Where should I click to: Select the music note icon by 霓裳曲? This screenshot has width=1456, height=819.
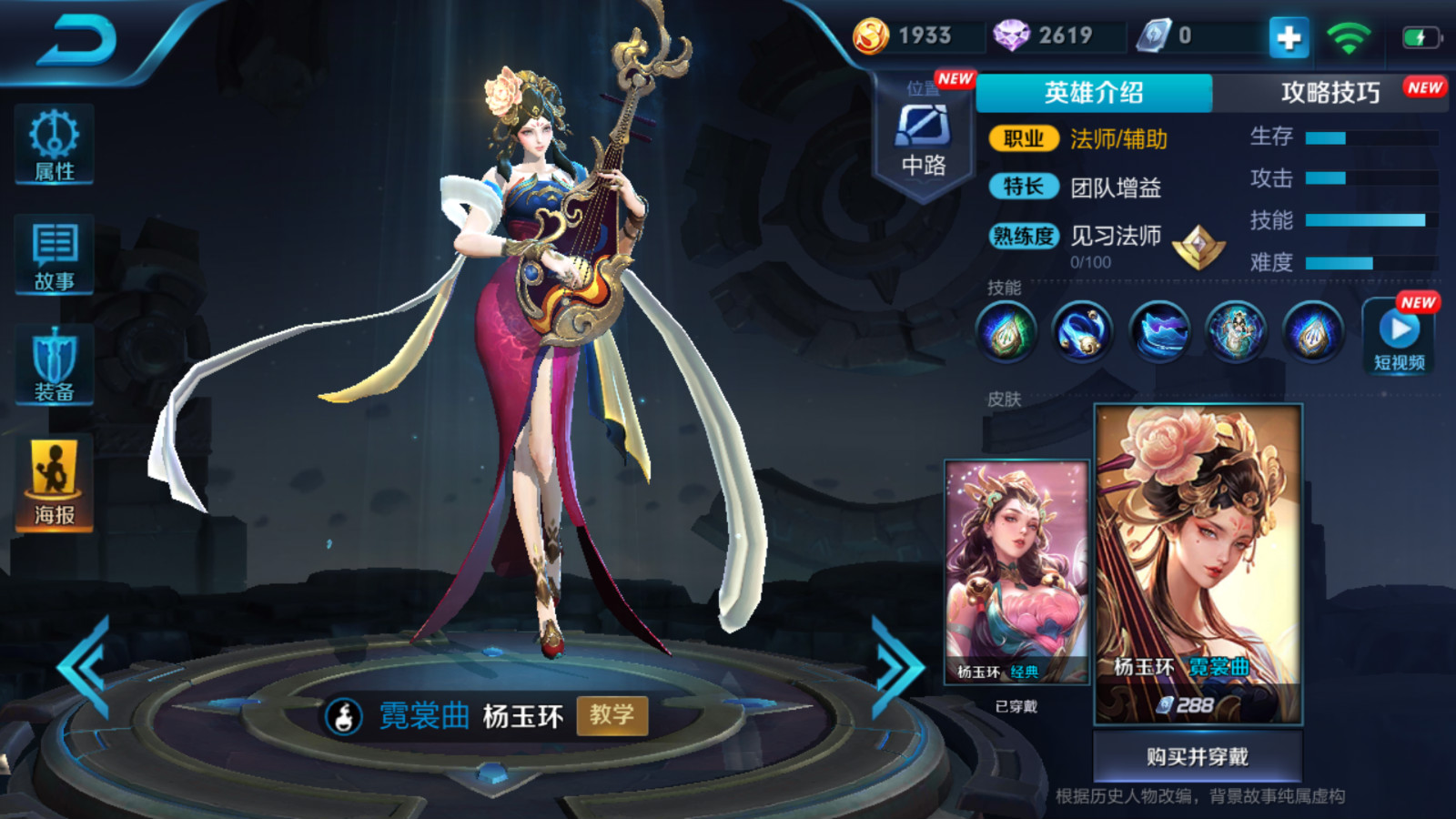coord(345,717)
